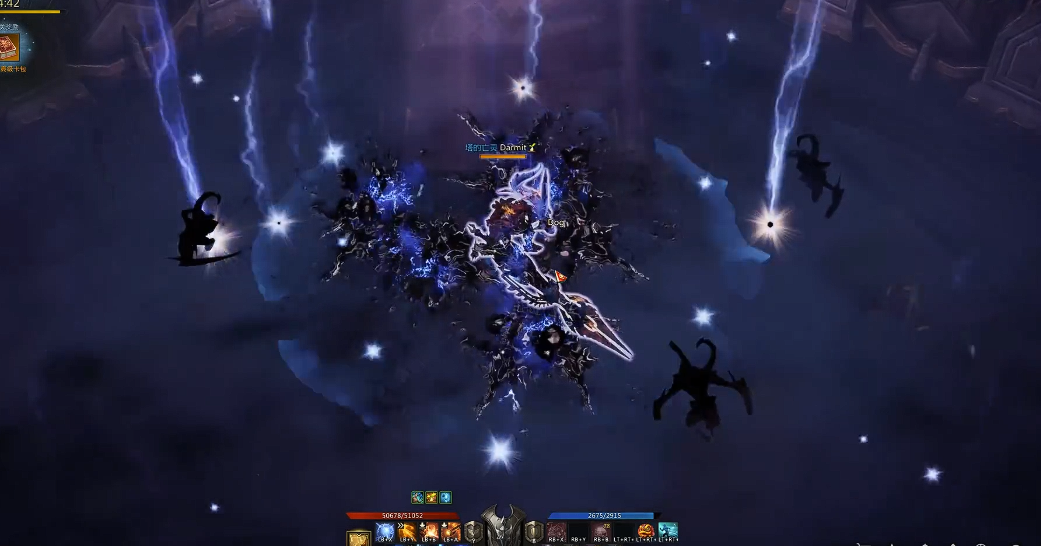The image size is (1041, 546).
Task: Activate the RB+B skill on cooldown
Action: (x=601, y=531)
